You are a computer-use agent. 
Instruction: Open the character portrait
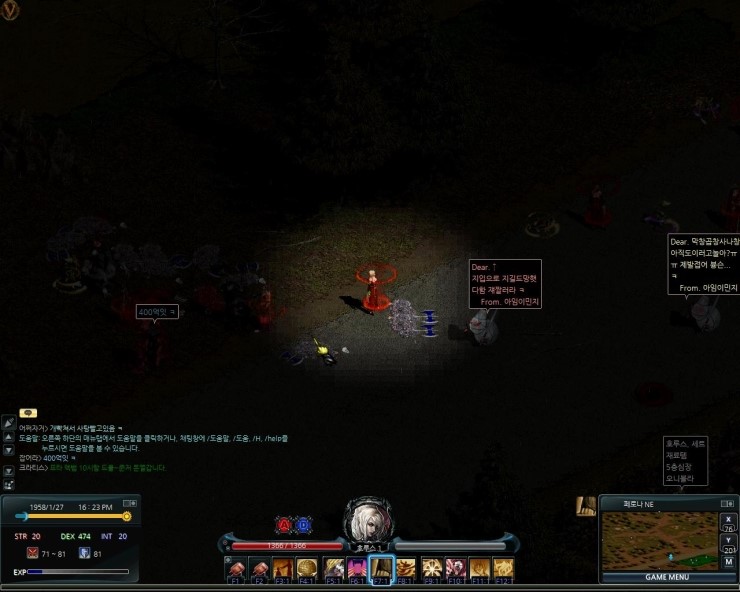(x=367, y=520)
